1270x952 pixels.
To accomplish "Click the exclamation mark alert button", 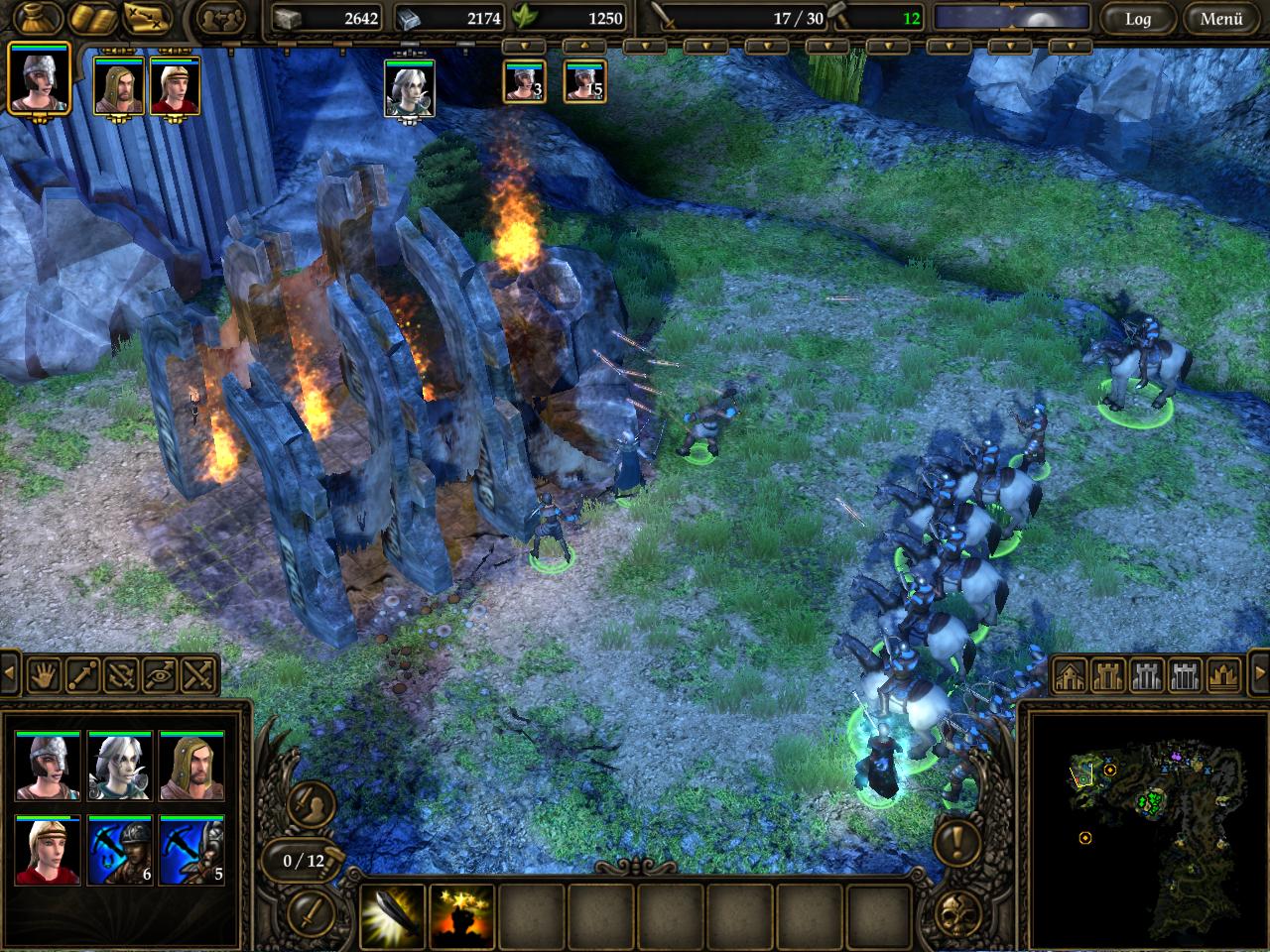I will [x=955, y=844].
